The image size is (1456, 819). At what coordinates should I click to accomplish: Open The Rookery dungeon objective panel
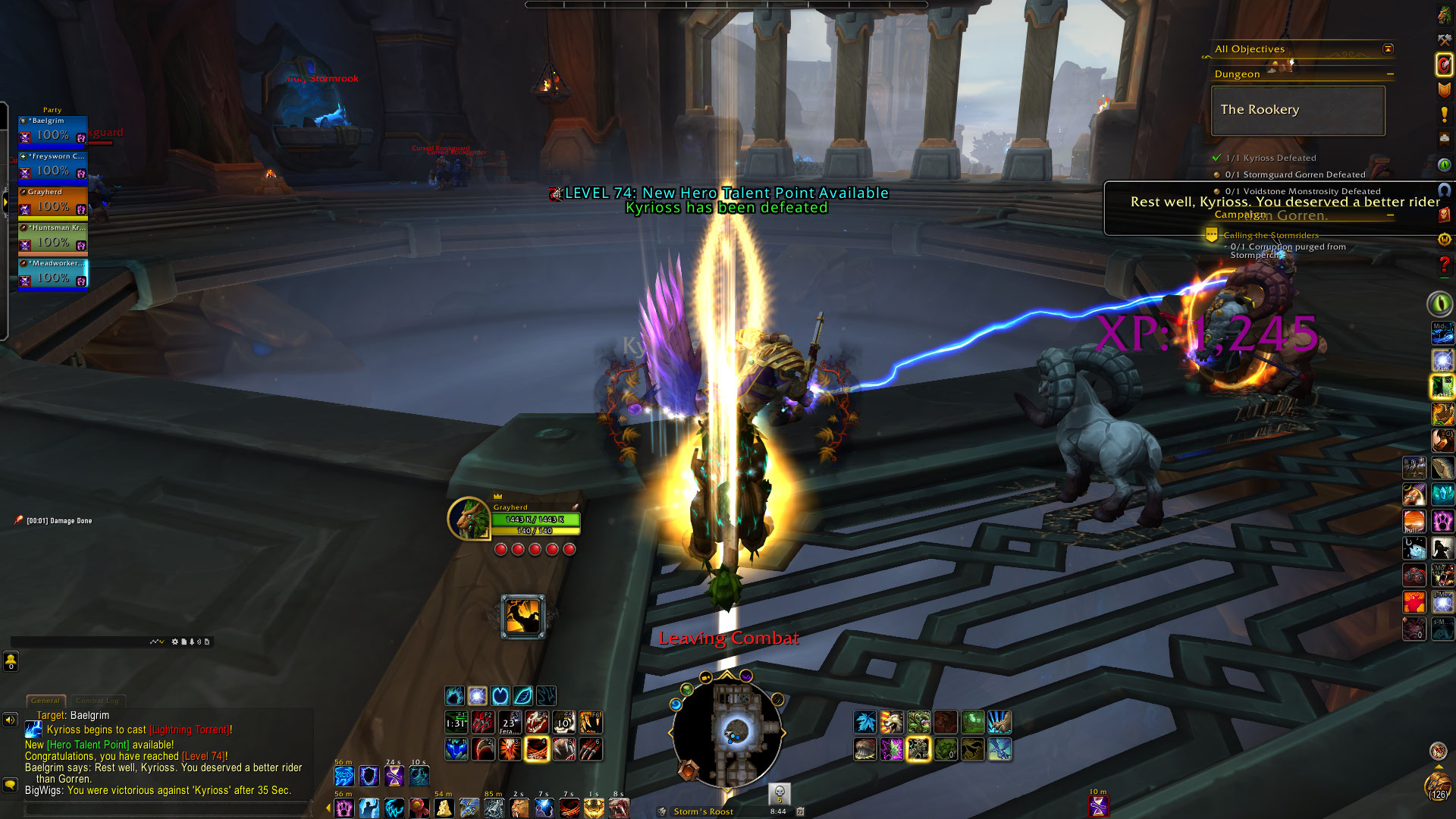1298,110
